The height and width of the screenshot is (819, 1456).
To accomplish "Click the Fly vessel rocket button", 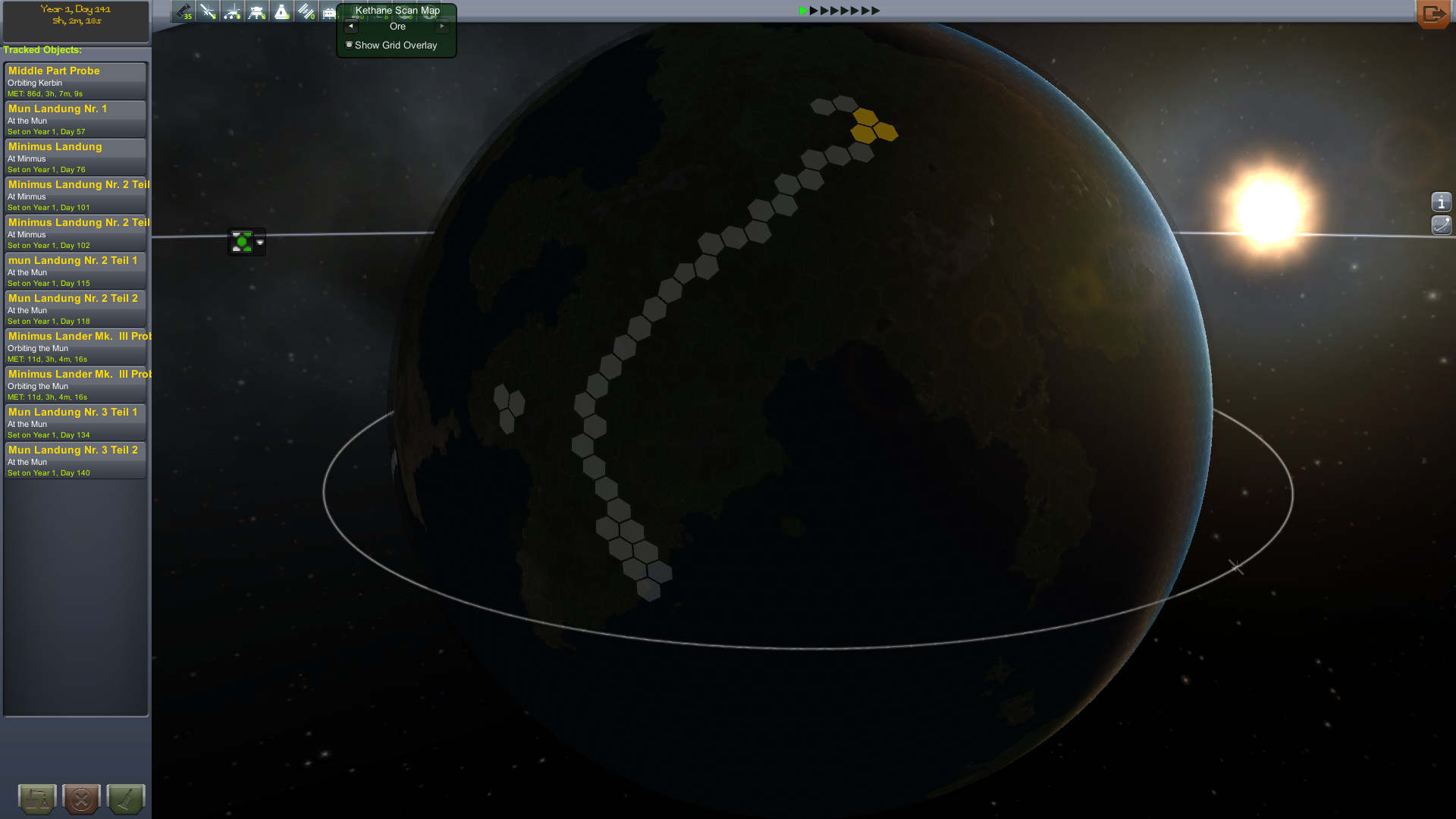I will (x=125, y=799).
